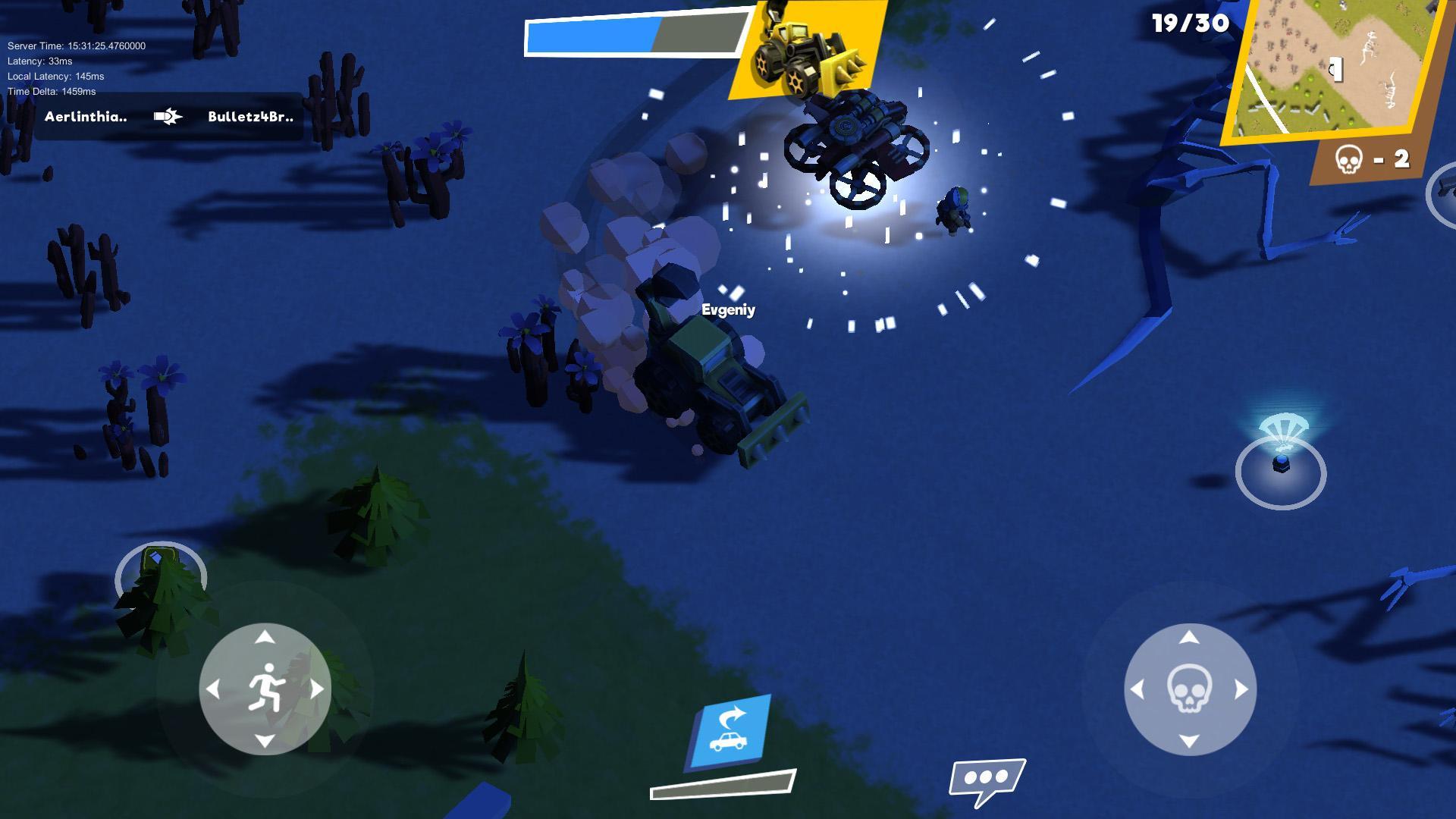Image resolution: width=1456 pixels, height=819 pixels.
Task: Tap the blue health bar at top
Action: tap(591, 36)
